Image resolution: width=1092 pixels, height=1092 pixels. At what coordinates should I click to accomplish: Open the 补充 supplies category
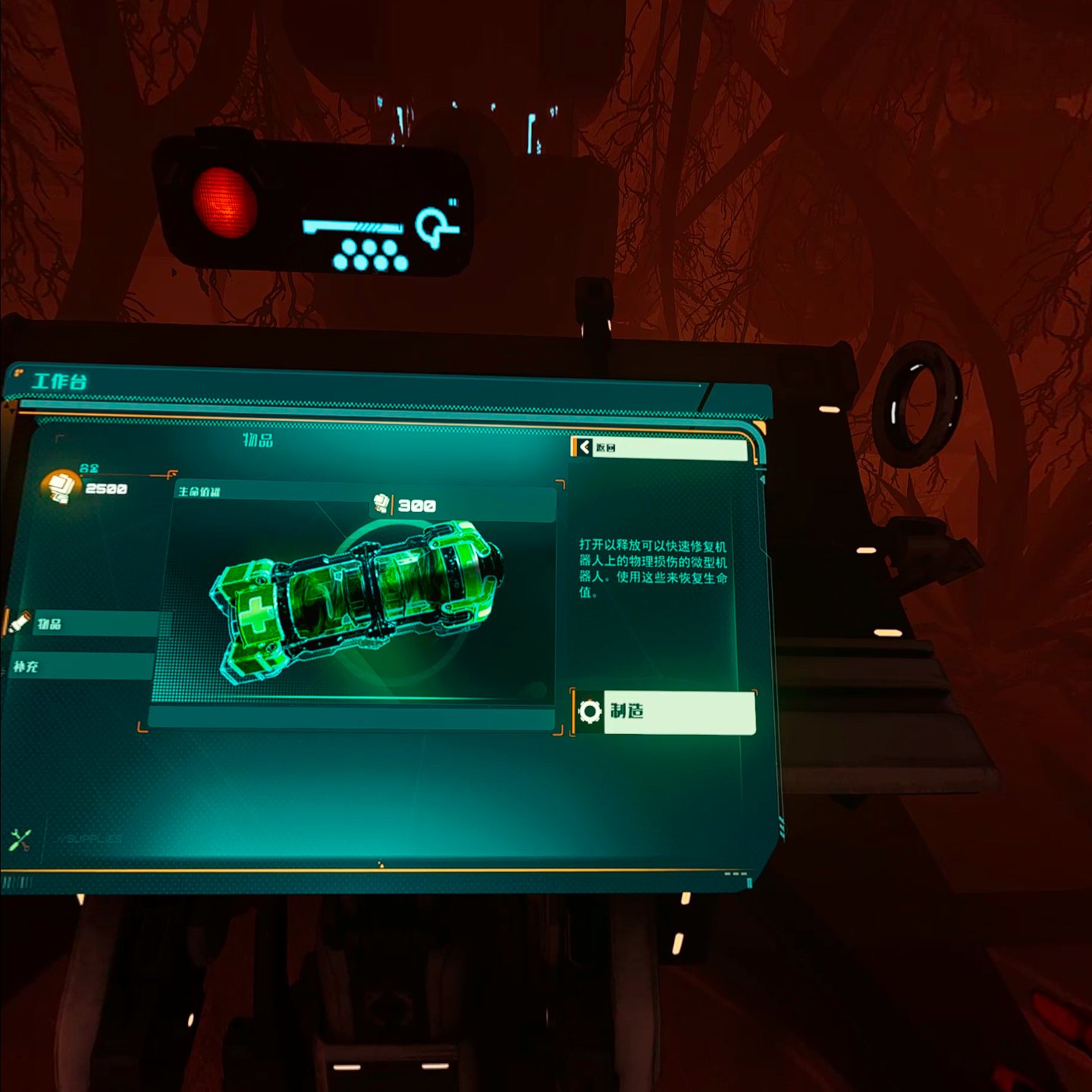[80, 667]
